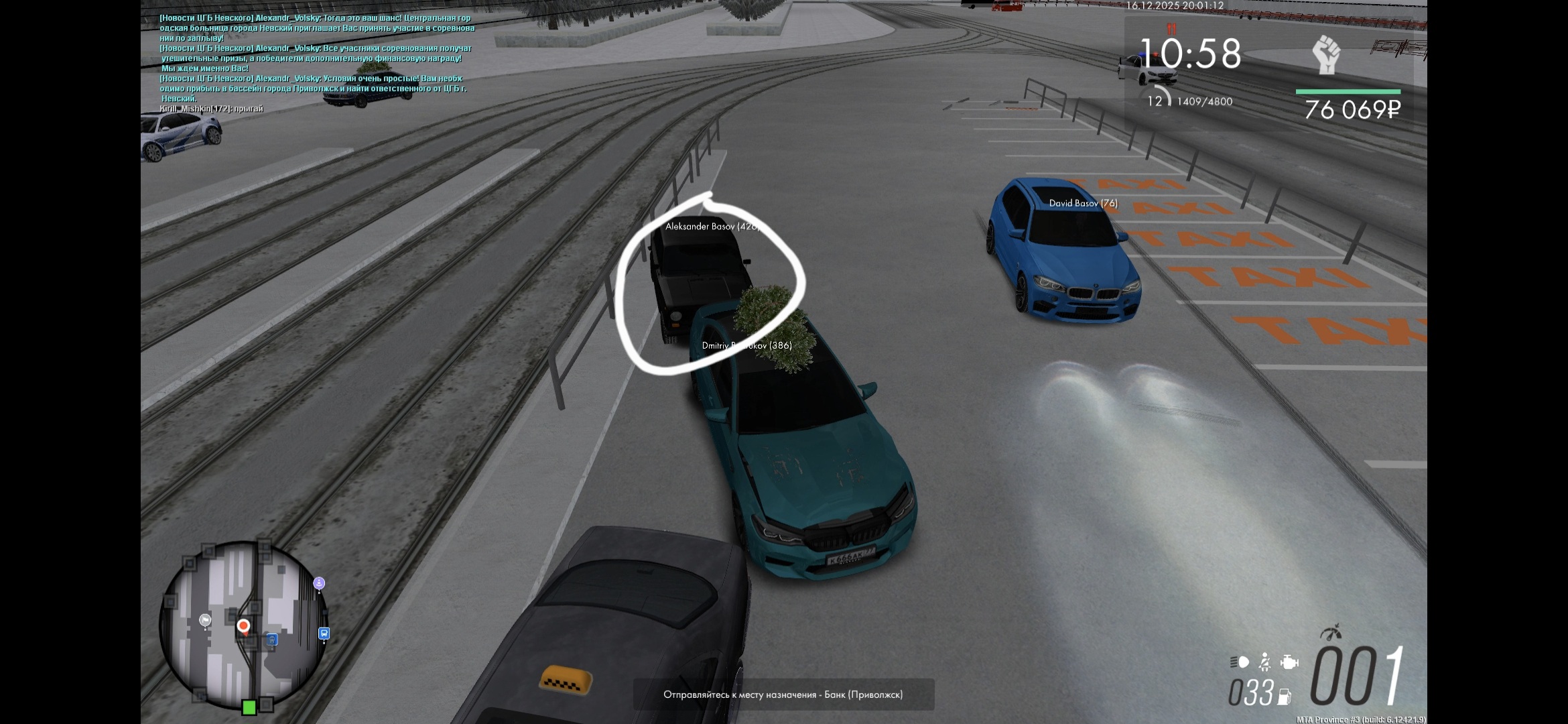Viewport: 1568px width, 724px height.
Task: Click the white flag marker on minimap
Action: point(205,620)
